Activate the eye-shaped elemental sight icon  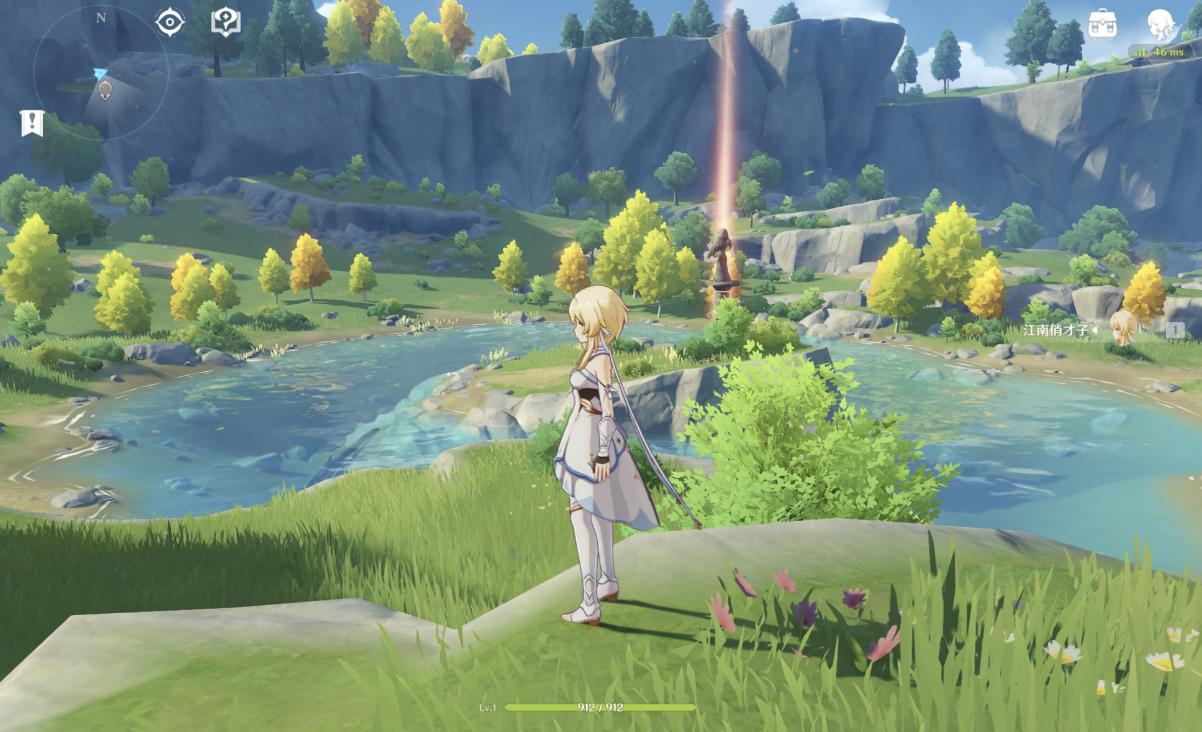point(170,22)
